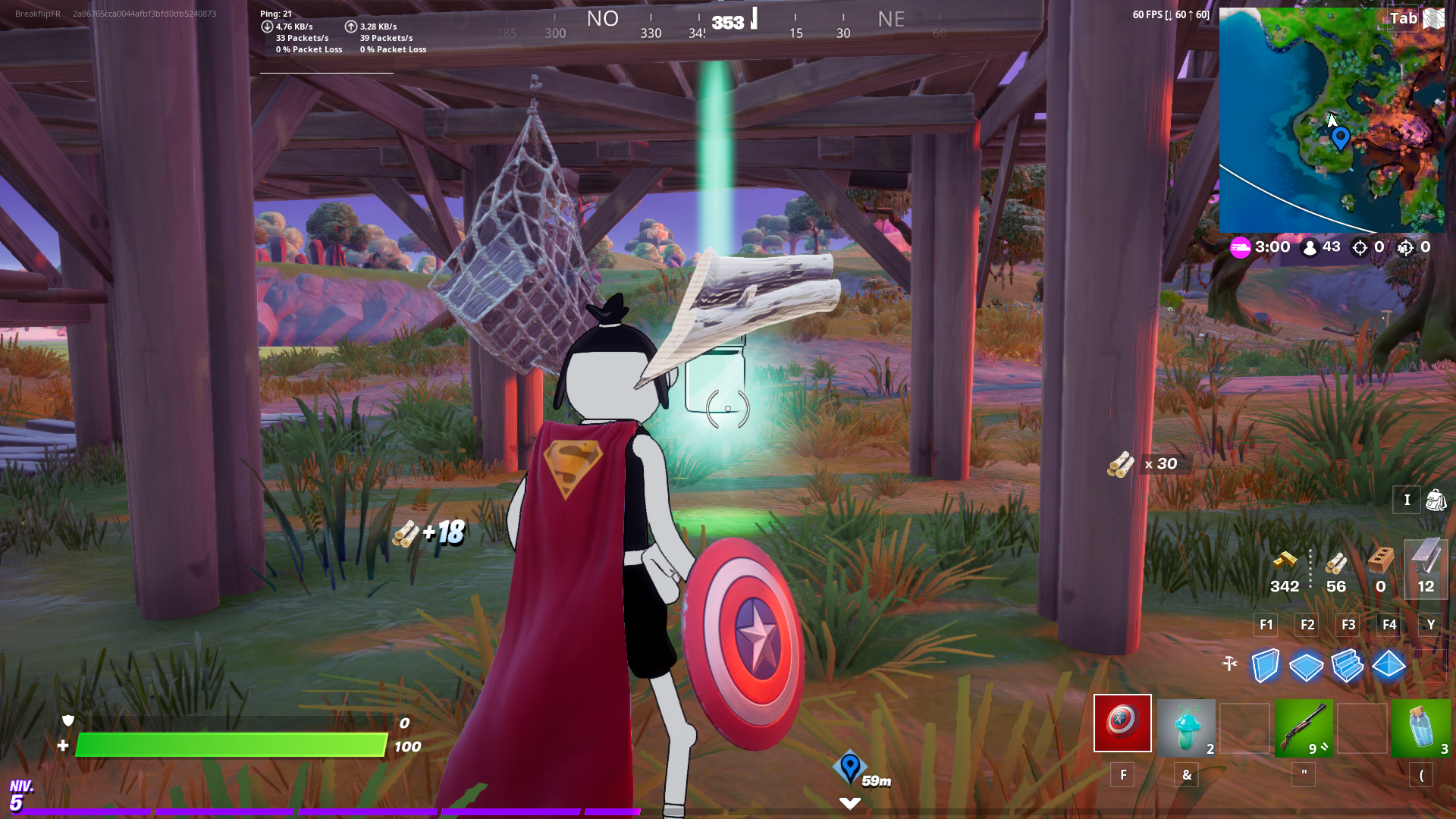Click the storm timer showing 3:00

point(1271,247)
